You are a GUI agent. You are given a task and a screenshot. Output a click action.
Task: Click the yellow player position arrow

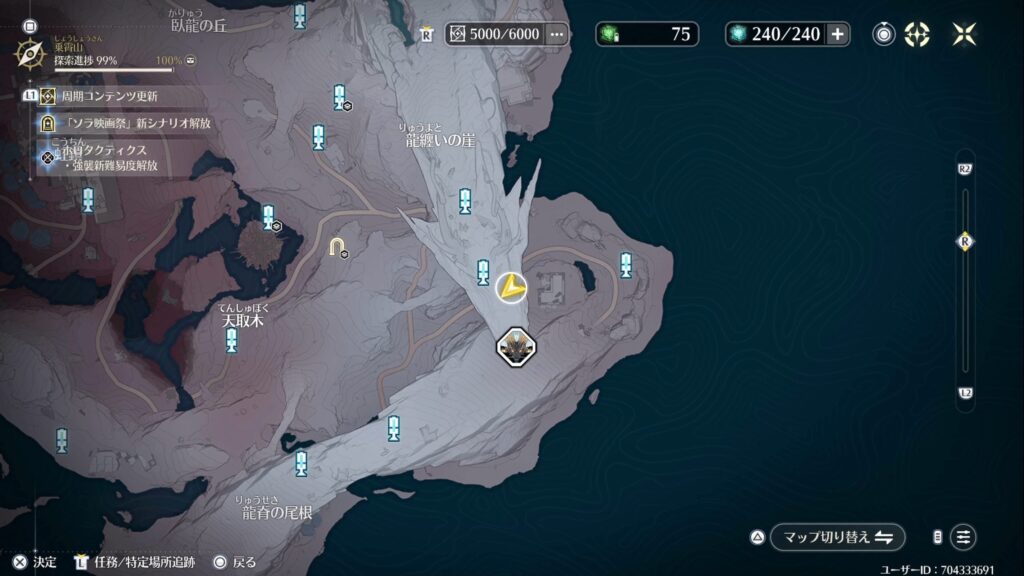tap(511, 288)
